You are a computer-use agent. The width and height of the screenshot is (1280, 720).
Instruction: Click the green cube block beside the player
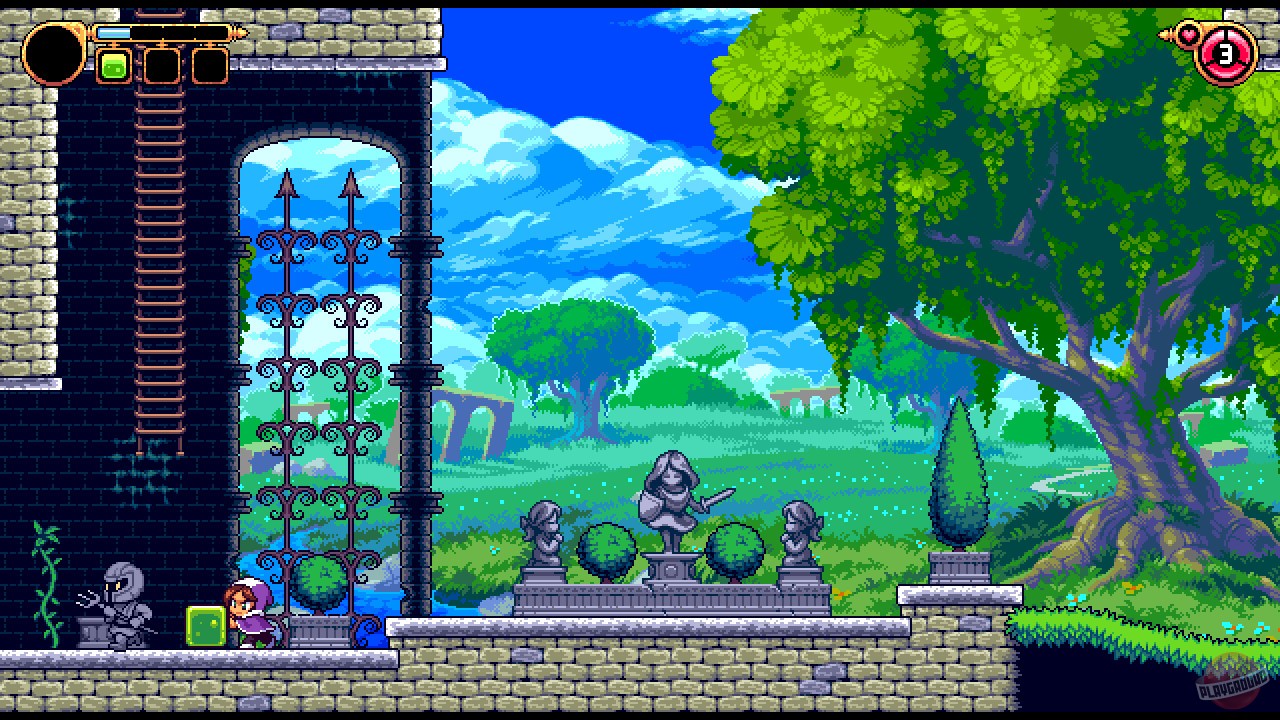[204, 625]
